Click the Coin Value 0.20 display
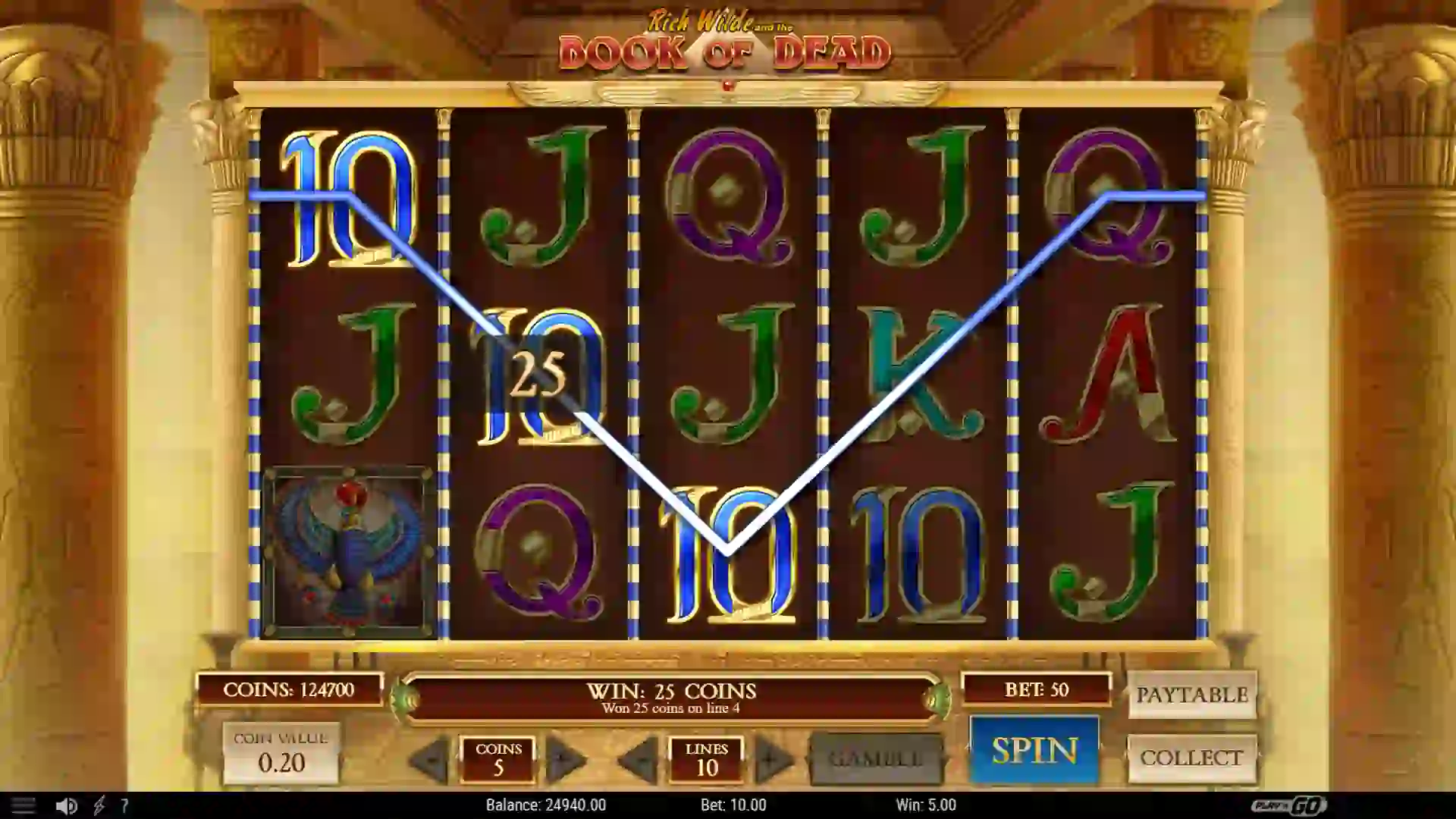This screenshot has height=819, width=1456. click(x=281, y=751)
